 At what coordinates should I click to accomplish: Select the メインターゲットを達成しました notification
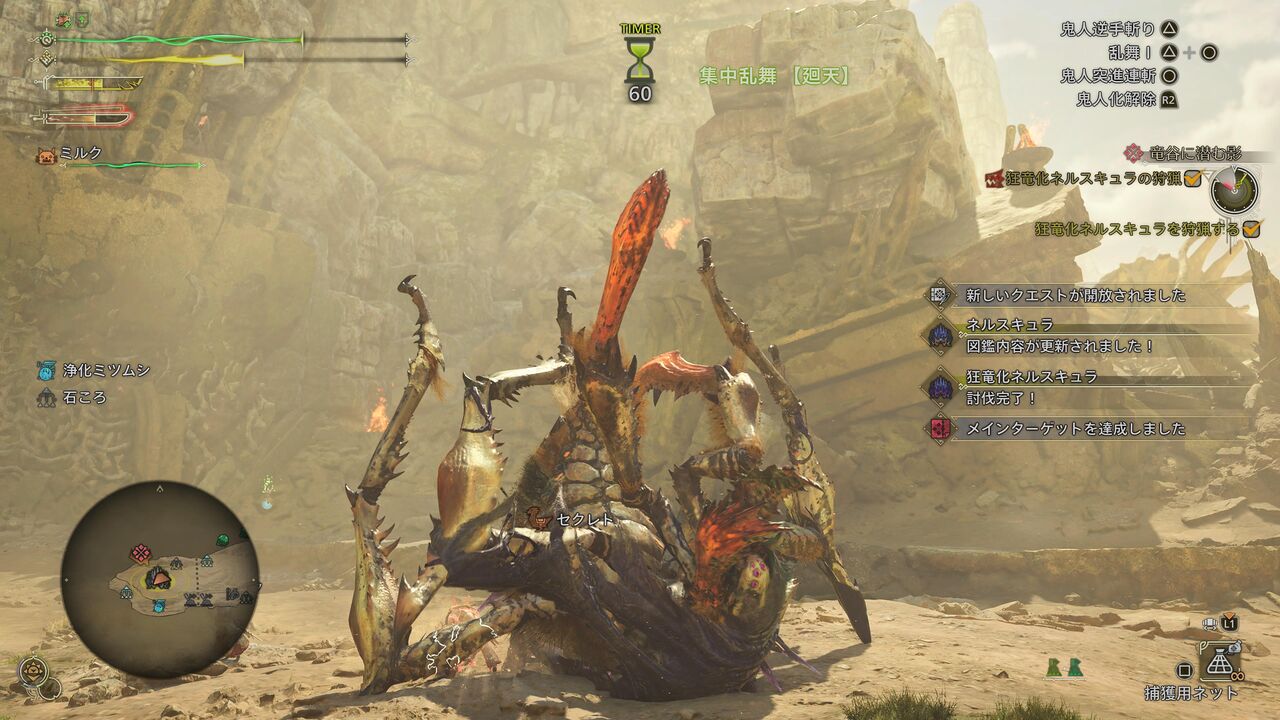click(1075, 428)
